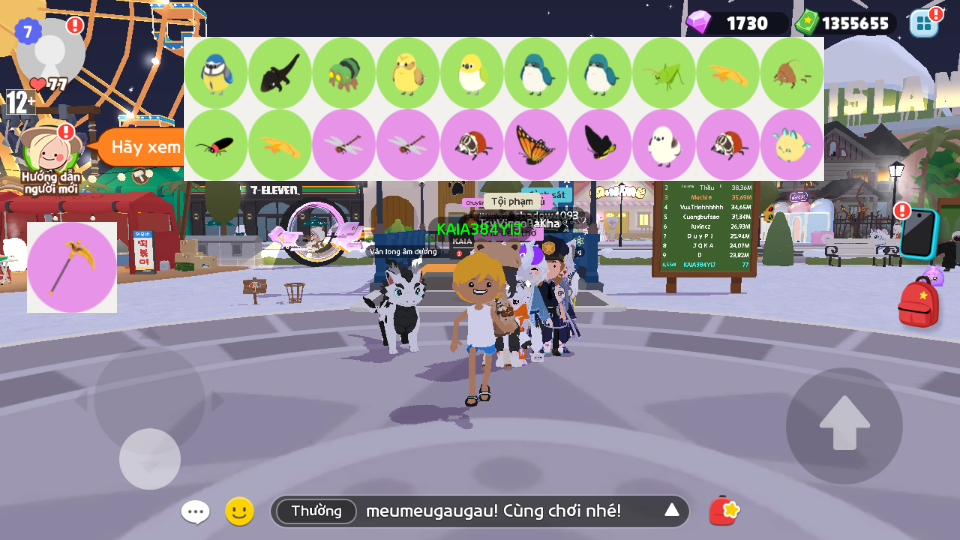
Task: Open the main menu grid icon
Action: point(923,23)
